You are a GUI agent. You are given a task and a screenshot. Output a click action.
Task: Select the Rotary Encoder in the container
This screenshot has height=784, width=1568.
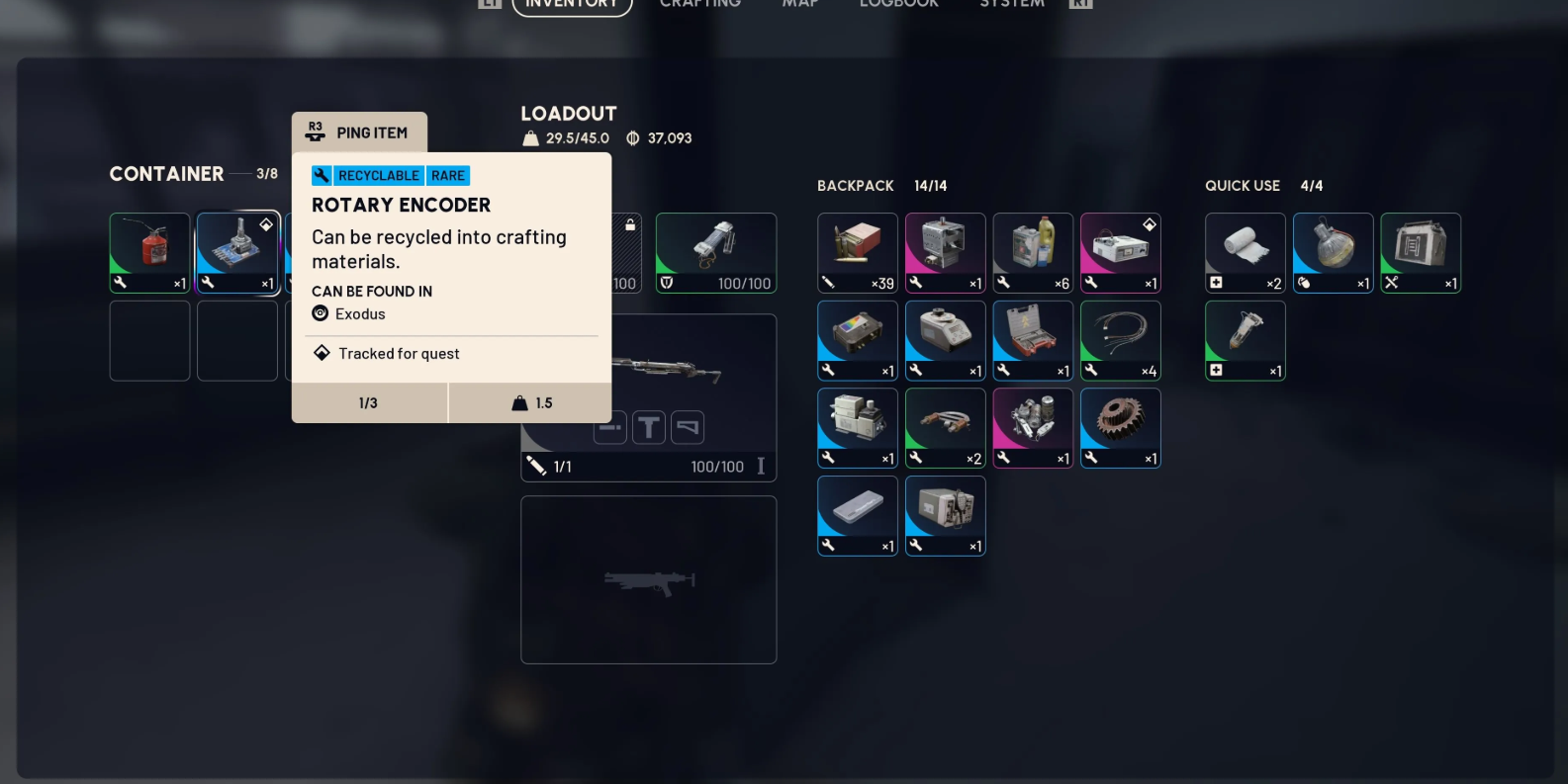pyautogui.click(x=237, y=252)
